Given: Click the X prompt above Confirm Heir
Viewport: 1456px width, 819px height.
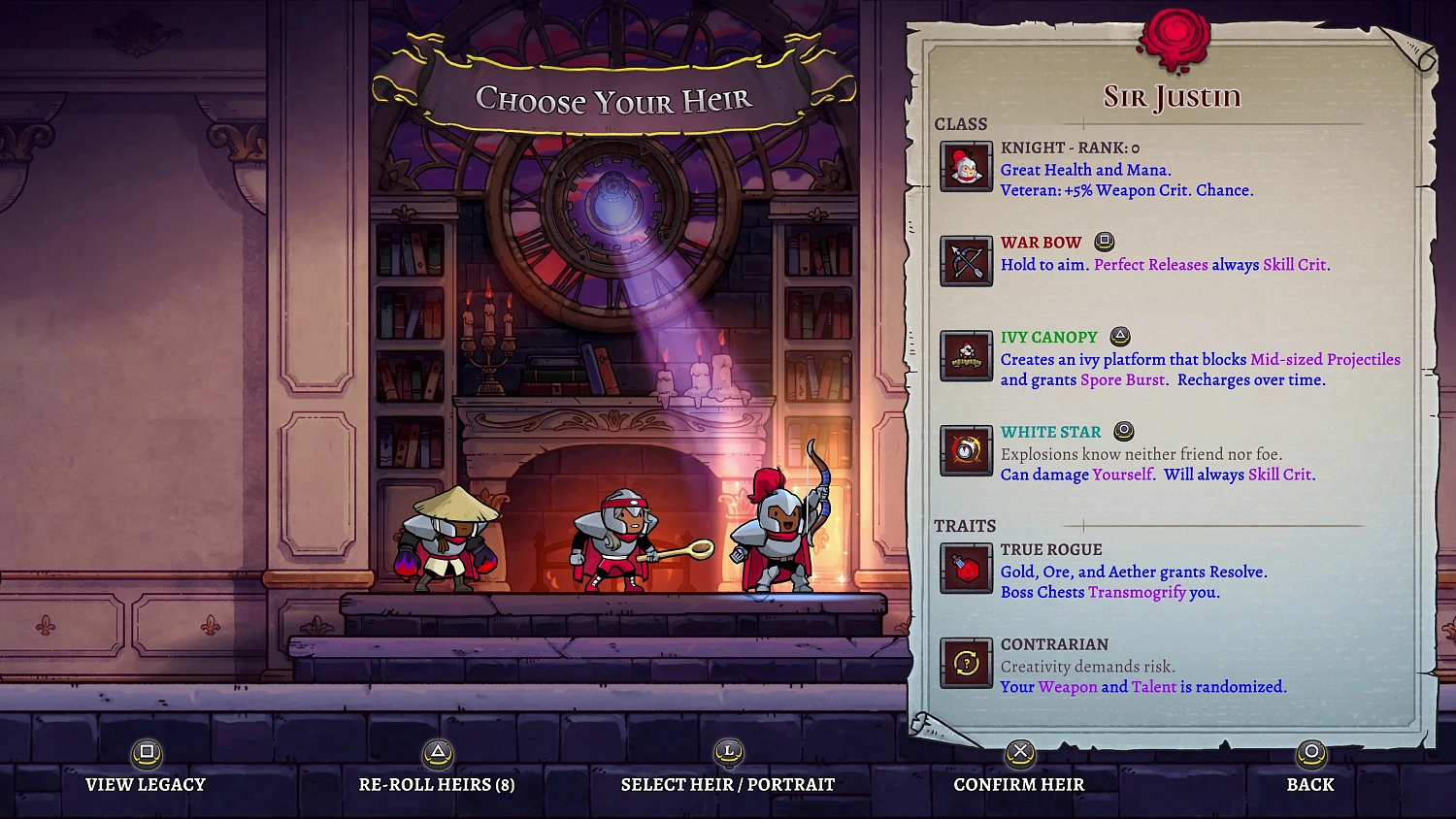Looking at the screenshot, I should point(1019,752).
